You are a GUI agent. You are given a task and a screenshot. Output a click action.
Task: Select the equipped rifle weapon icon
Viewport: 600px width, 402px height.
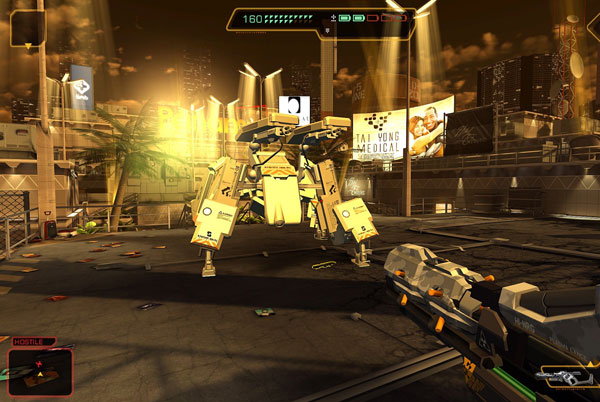[564, 377]
